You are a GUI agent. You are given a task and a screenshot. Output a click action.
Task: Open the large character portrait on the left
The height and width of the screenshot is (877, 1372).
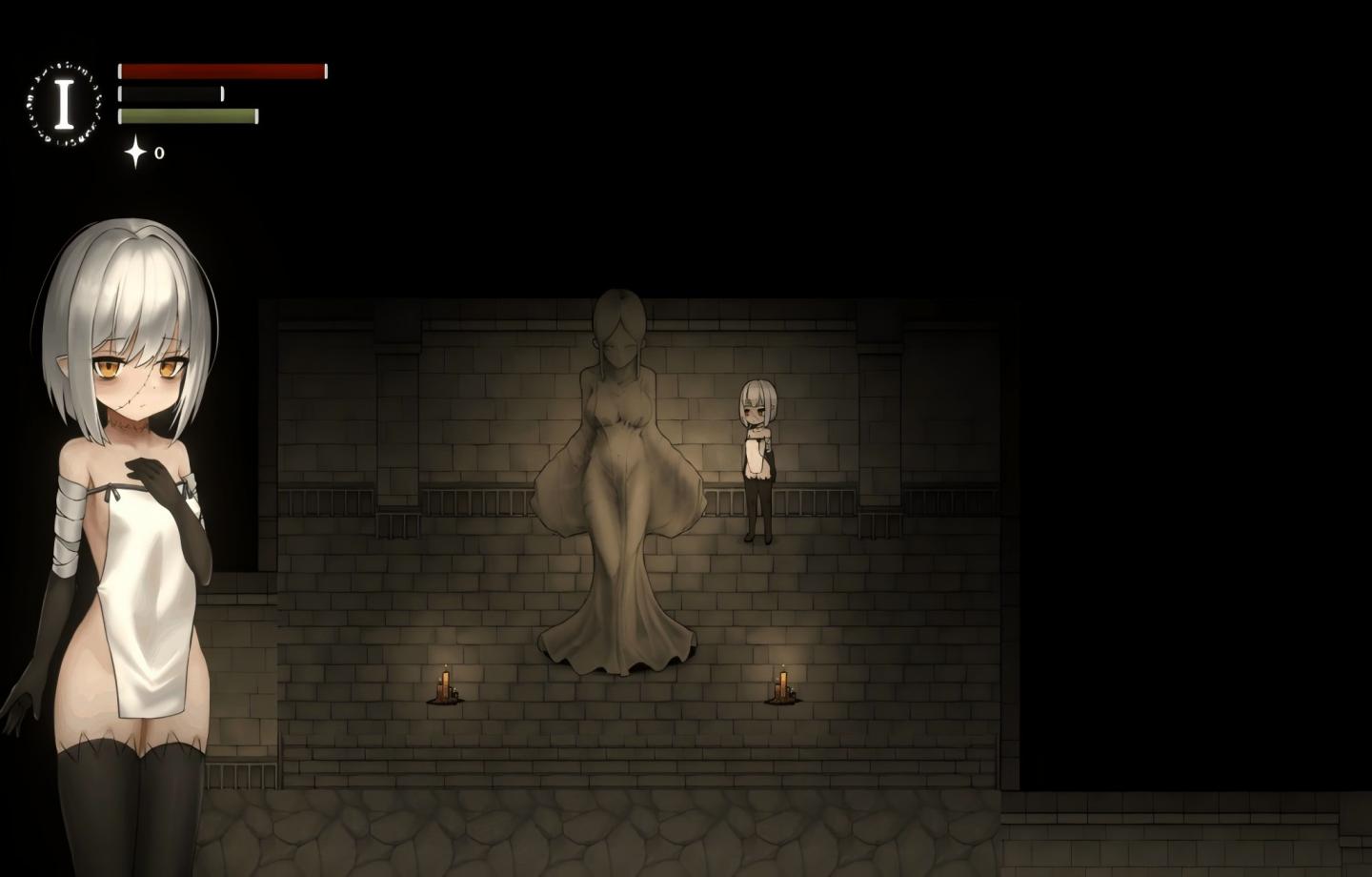124,477
